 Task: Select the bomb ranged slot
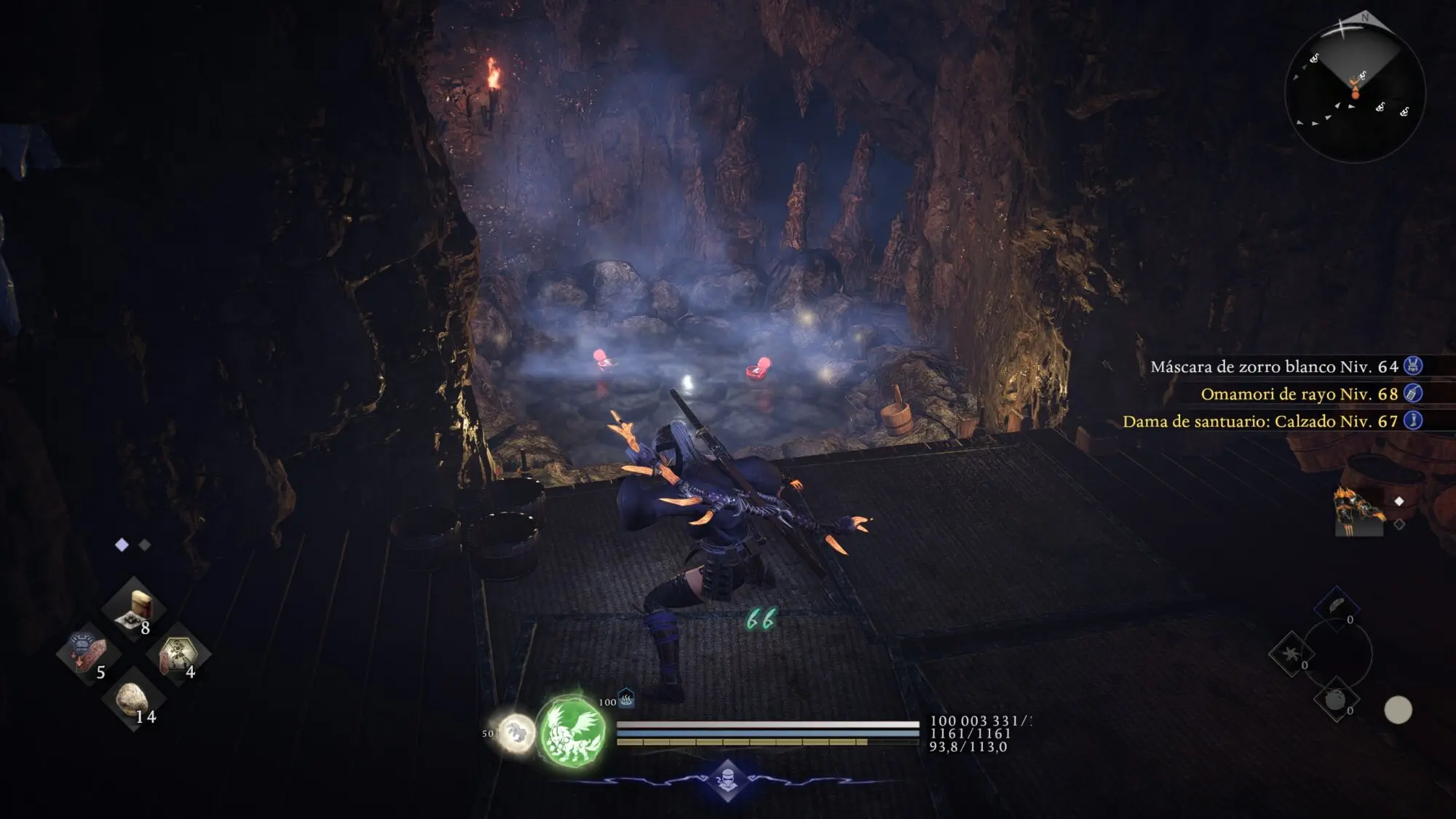coord(1336,700)
